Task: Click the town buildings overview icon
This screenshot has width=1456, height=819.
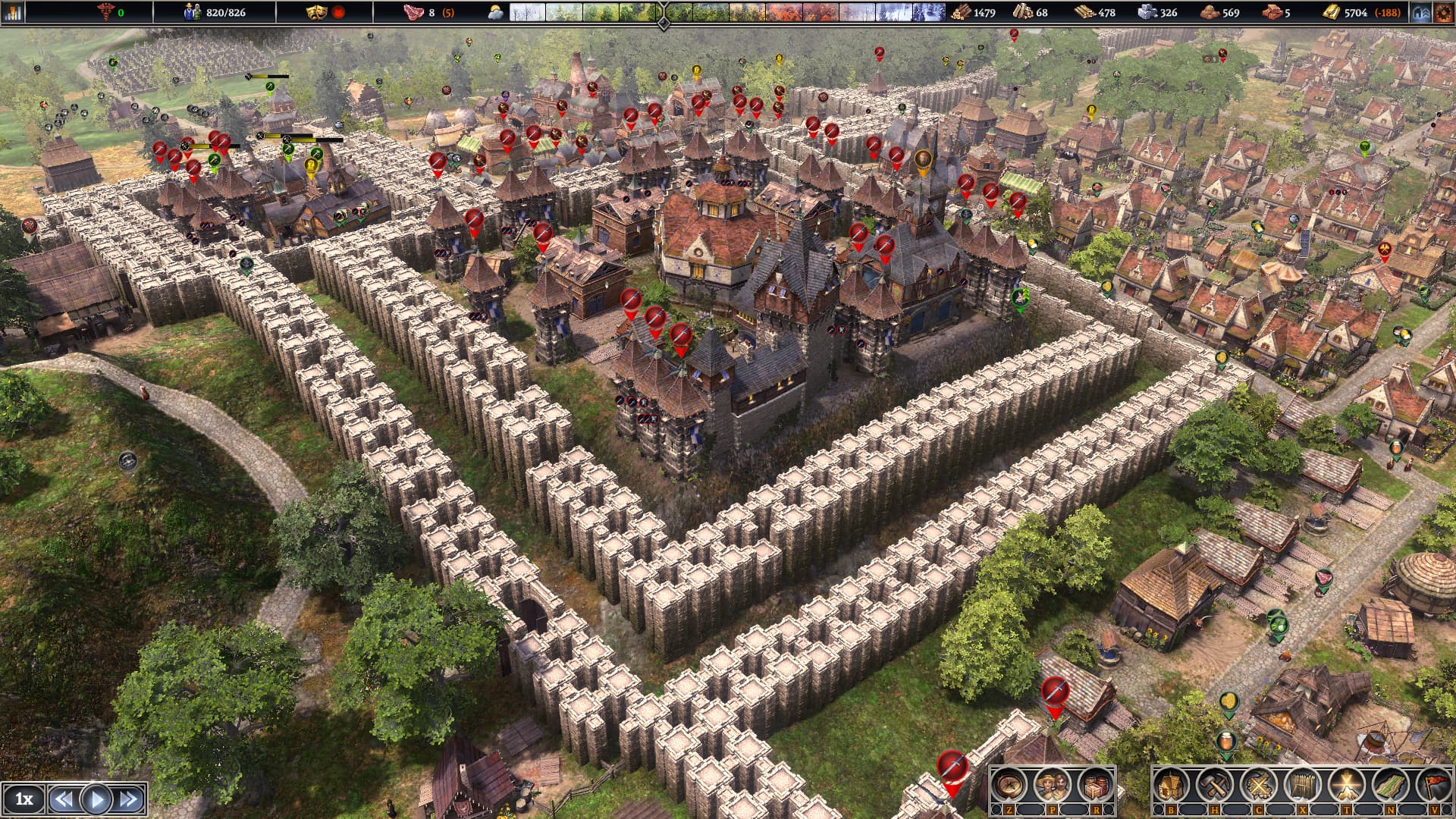Action: (x=1421, y=13)
